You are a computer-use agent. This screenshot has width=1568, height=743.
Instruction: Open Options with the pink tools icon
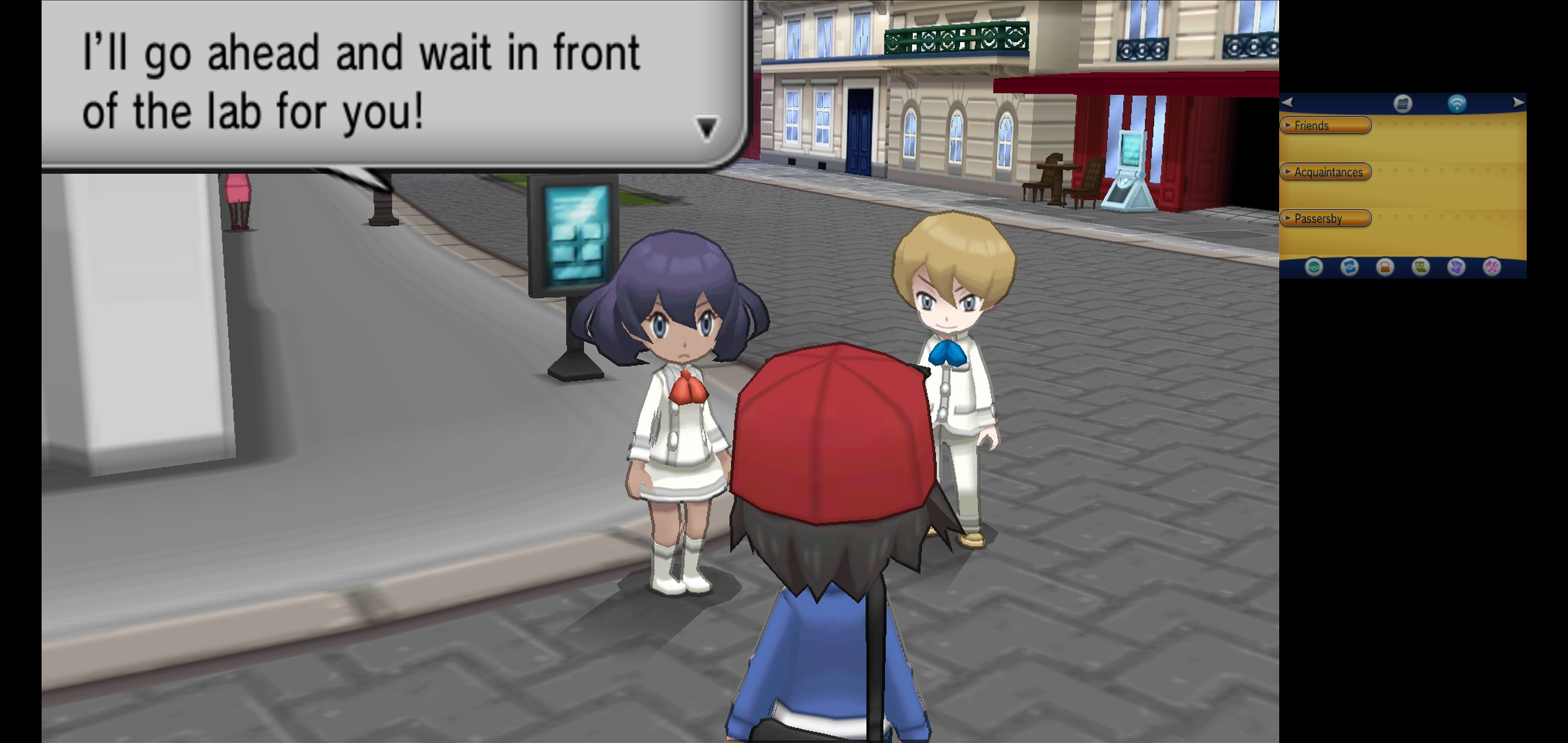[1492, 267]
